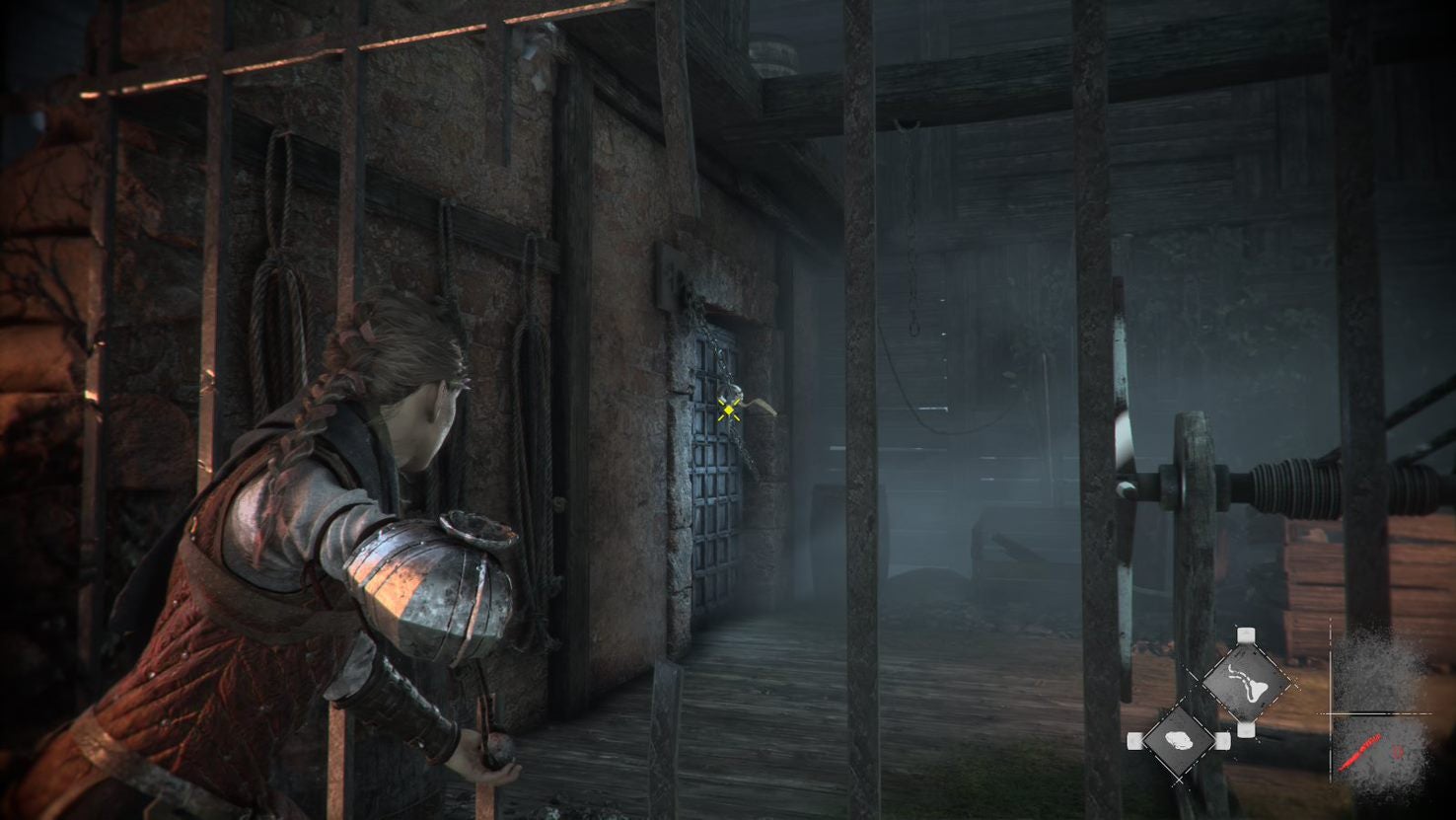The height and width of the screenshot is (820, 1456).
Task: Click the upper d-pad selector above the sling slot
Action: tap(1246, 634)
